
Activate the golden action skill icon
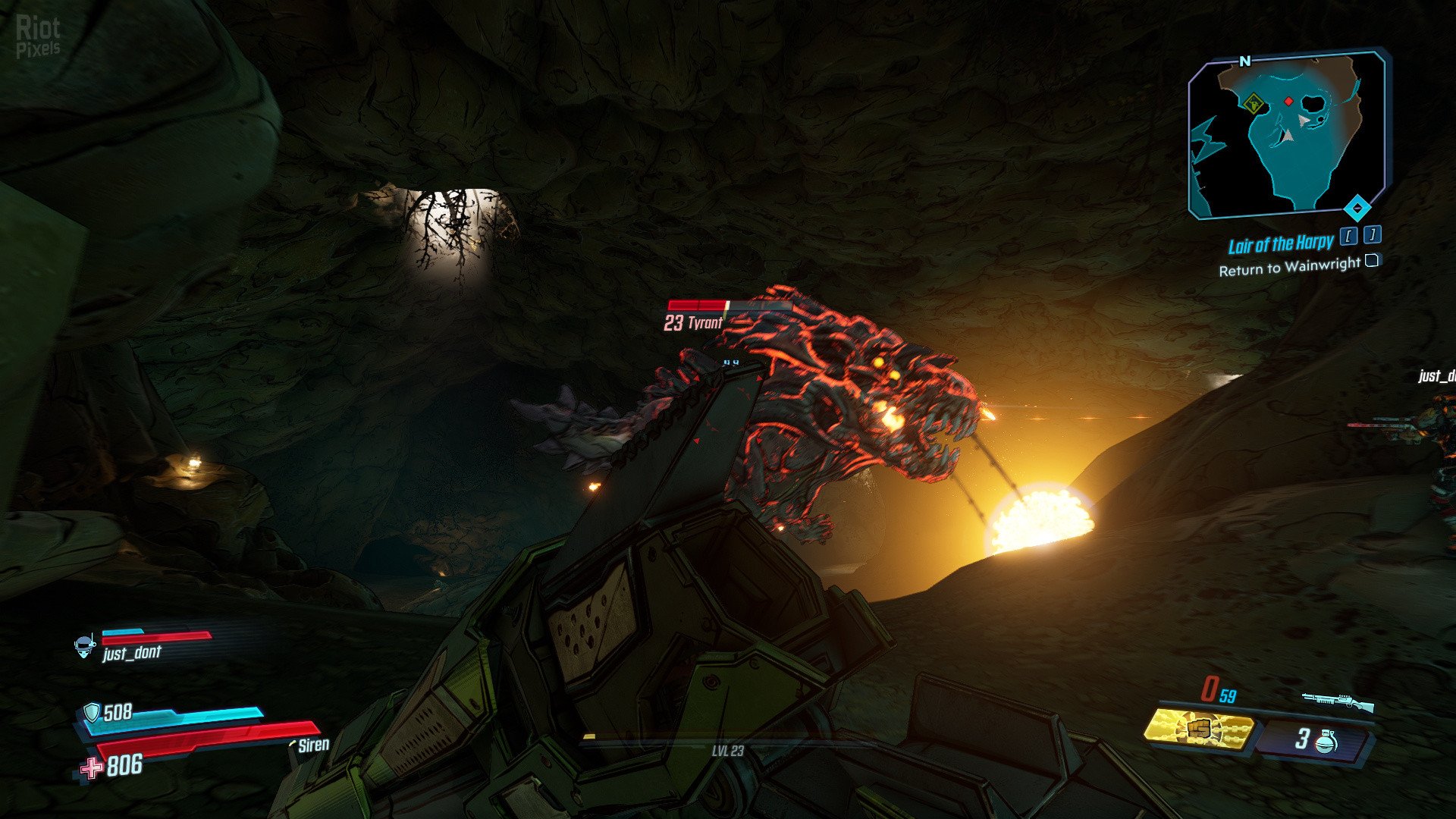[x=1198, y=730]
